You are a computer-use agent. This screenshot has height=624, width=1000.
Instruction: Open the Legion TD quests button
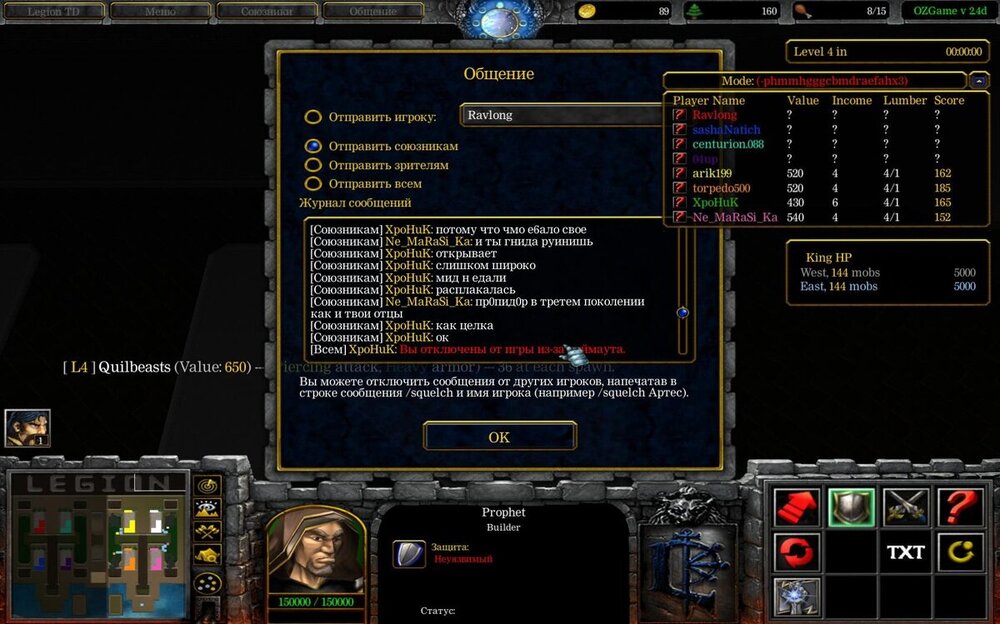[x=51, y=11]
